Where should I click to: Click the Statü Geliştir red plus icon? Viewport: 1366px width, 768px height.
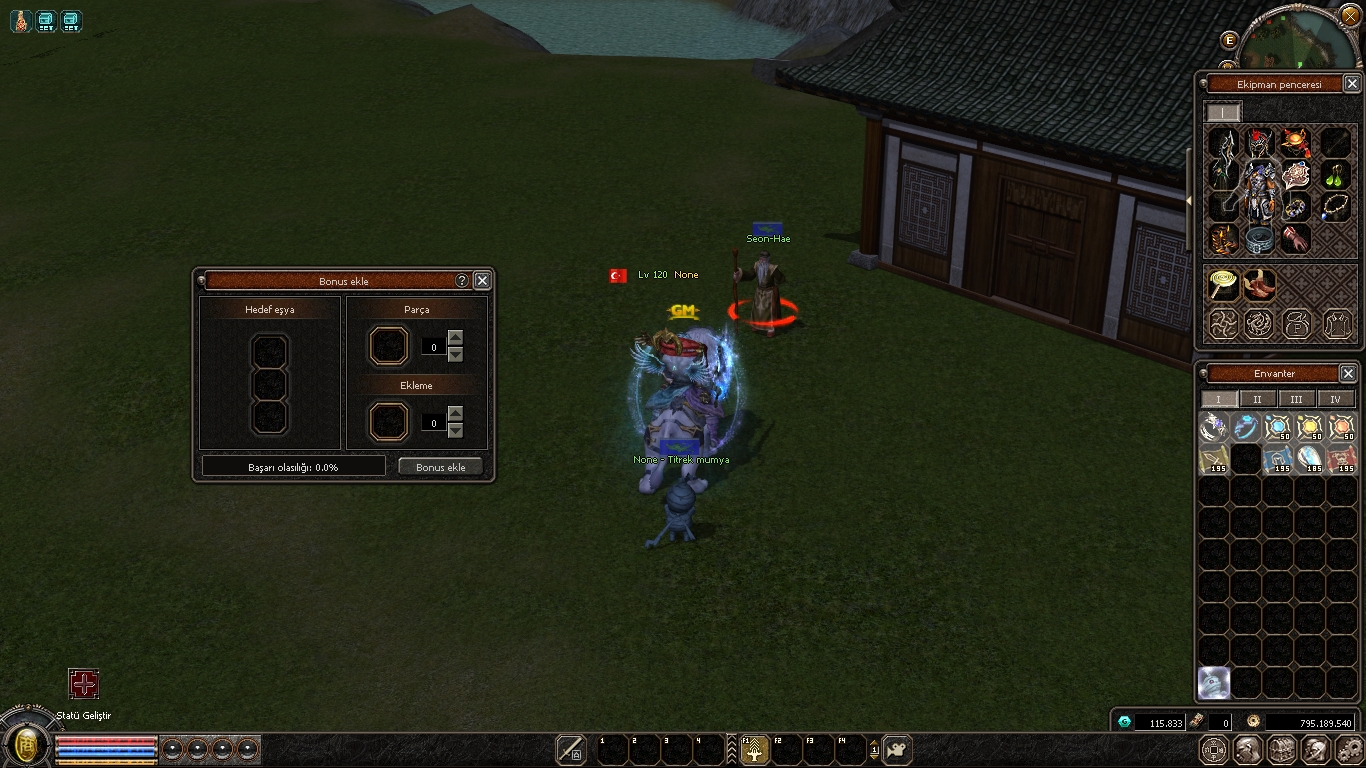coord(84,684)
